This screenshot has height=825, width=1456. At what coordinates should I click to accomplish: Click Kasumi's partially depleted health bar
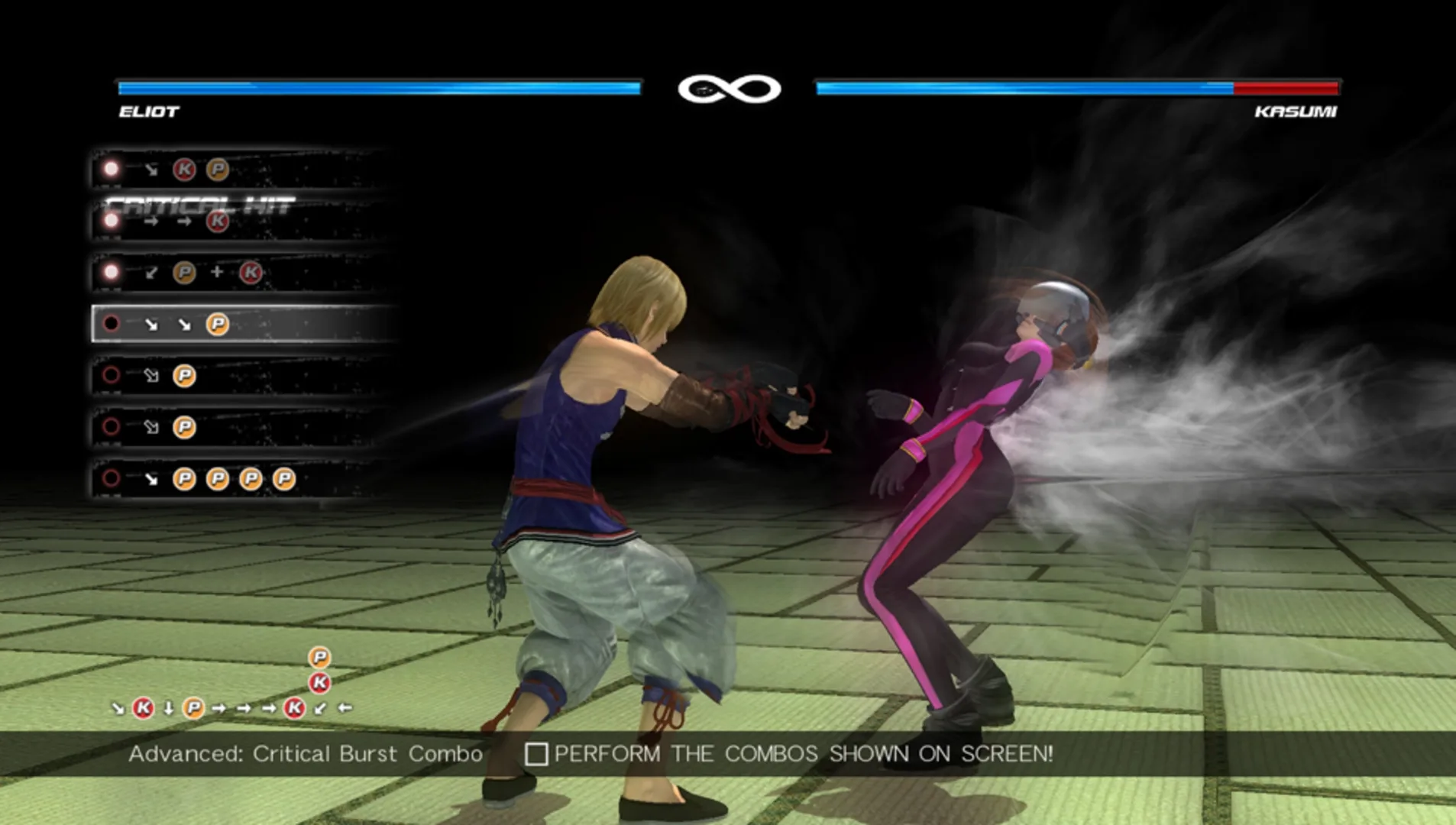(1077, 88)
